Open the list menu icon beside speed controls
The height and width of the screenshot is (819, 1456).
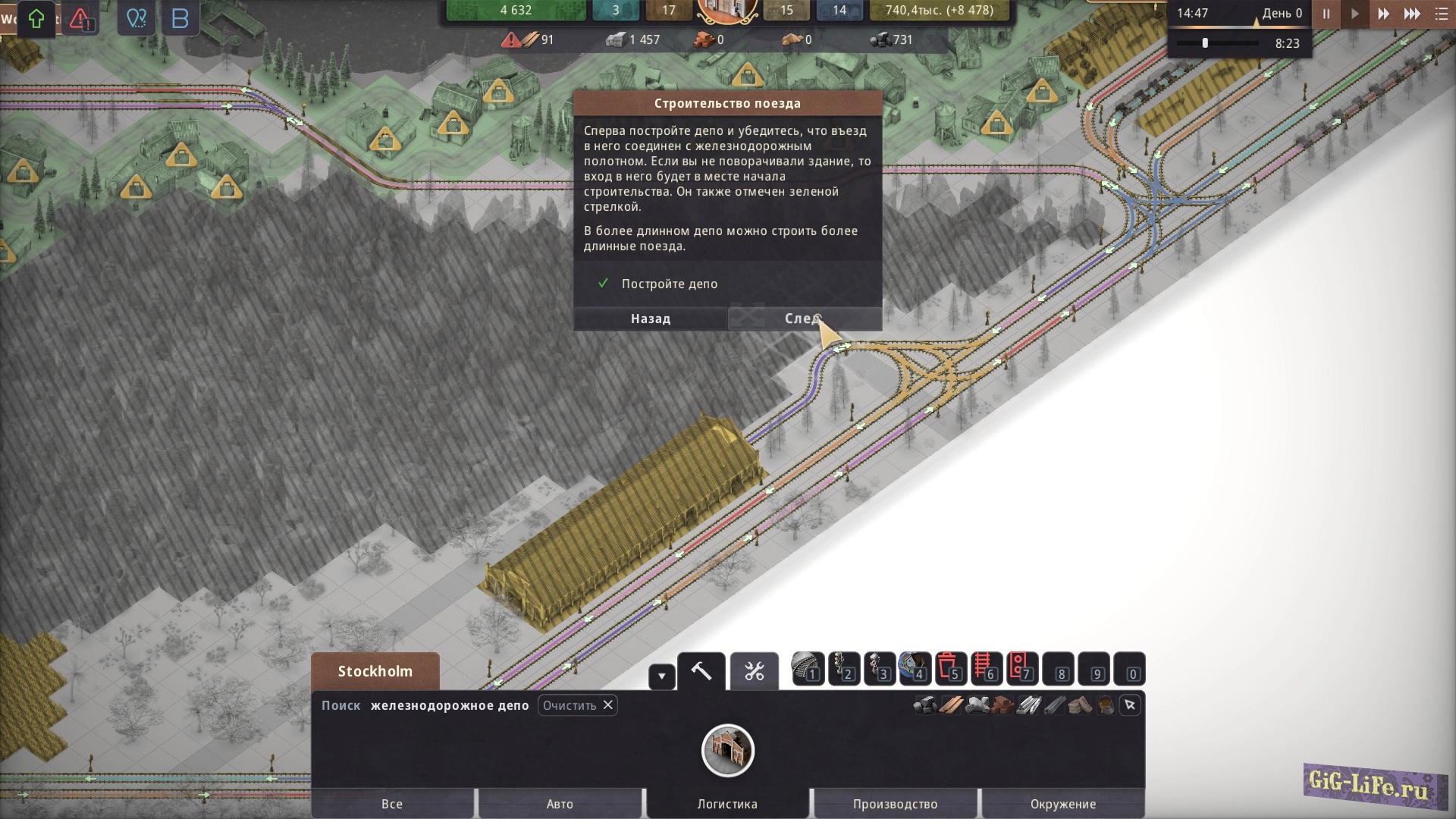[1441, 14]
